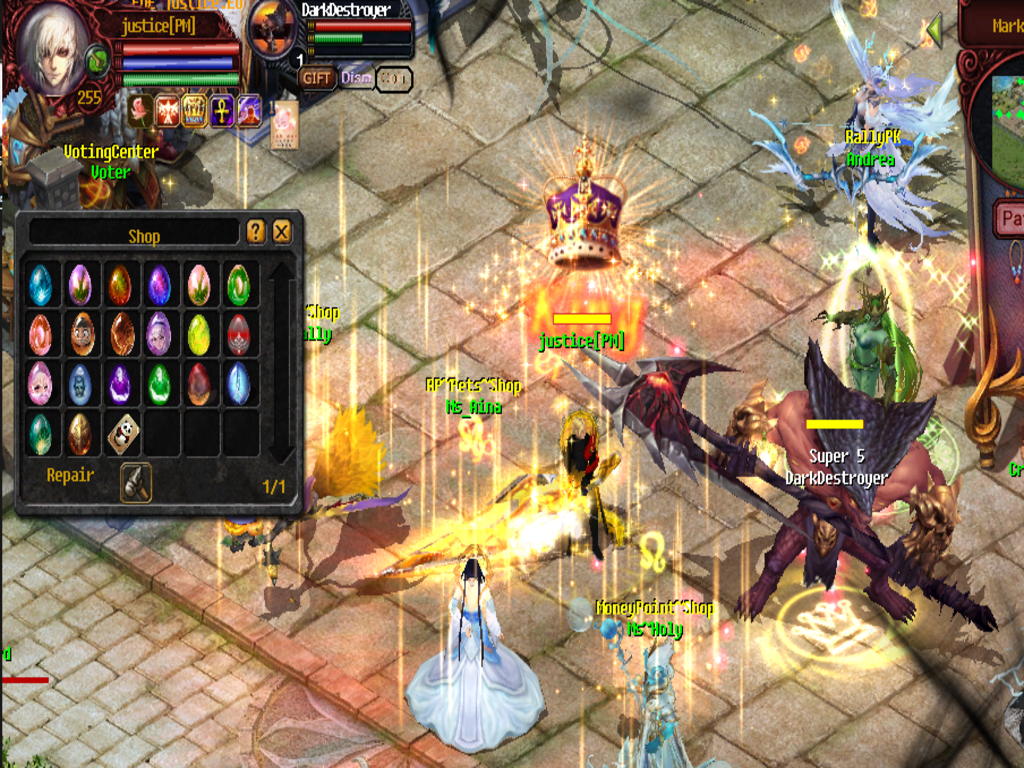Close the Shop window
Image resolution: width=1024 pixels, height=768 pixels.
coord(282,233)
